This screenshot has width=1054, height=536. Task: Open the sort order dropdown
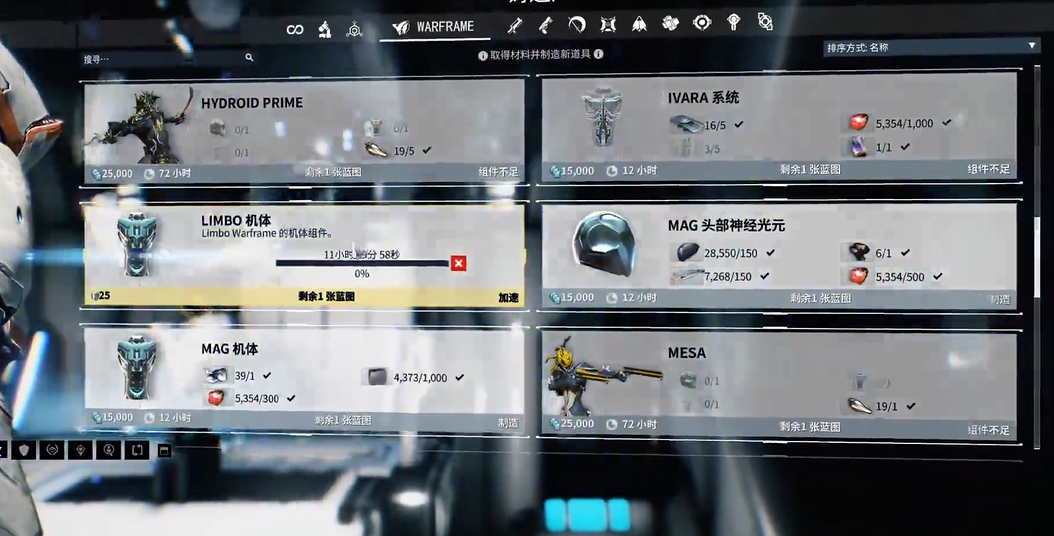coord(930,47)
